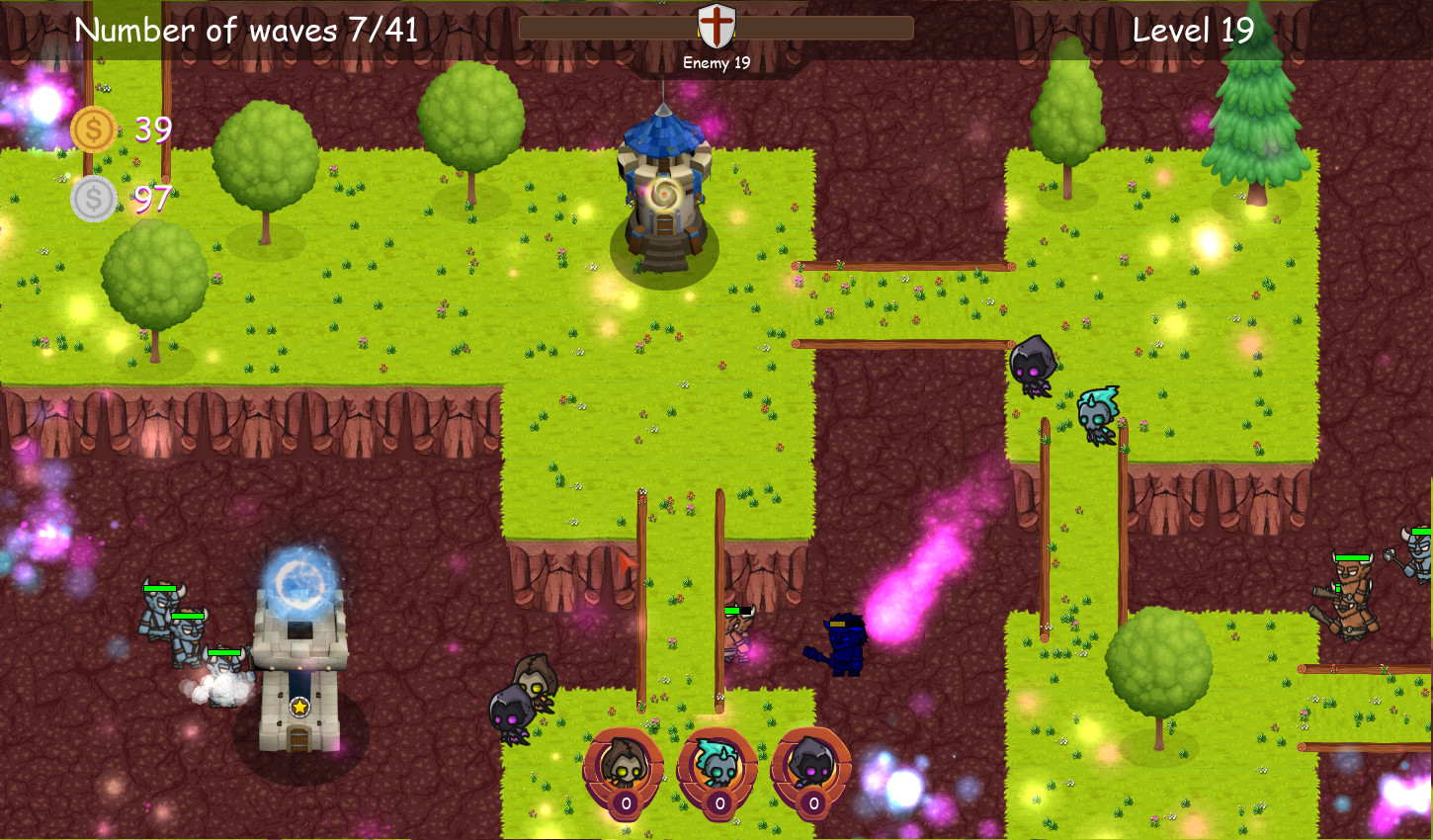Select the blue wizard tower
The image size is (1433, 840).
[664, 193]
